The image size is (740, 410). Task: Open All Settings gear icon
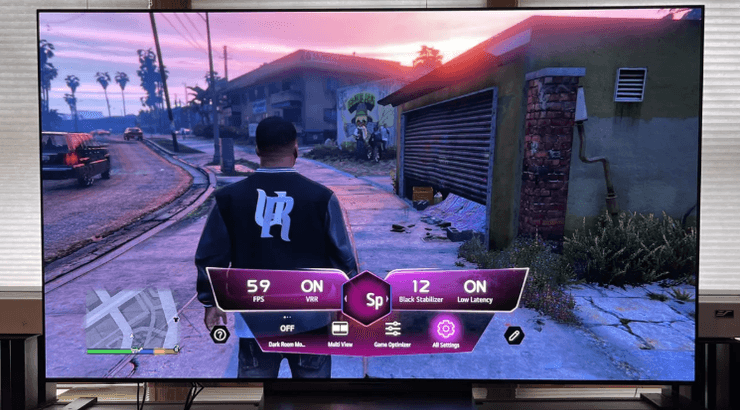[x=445, y=329]
